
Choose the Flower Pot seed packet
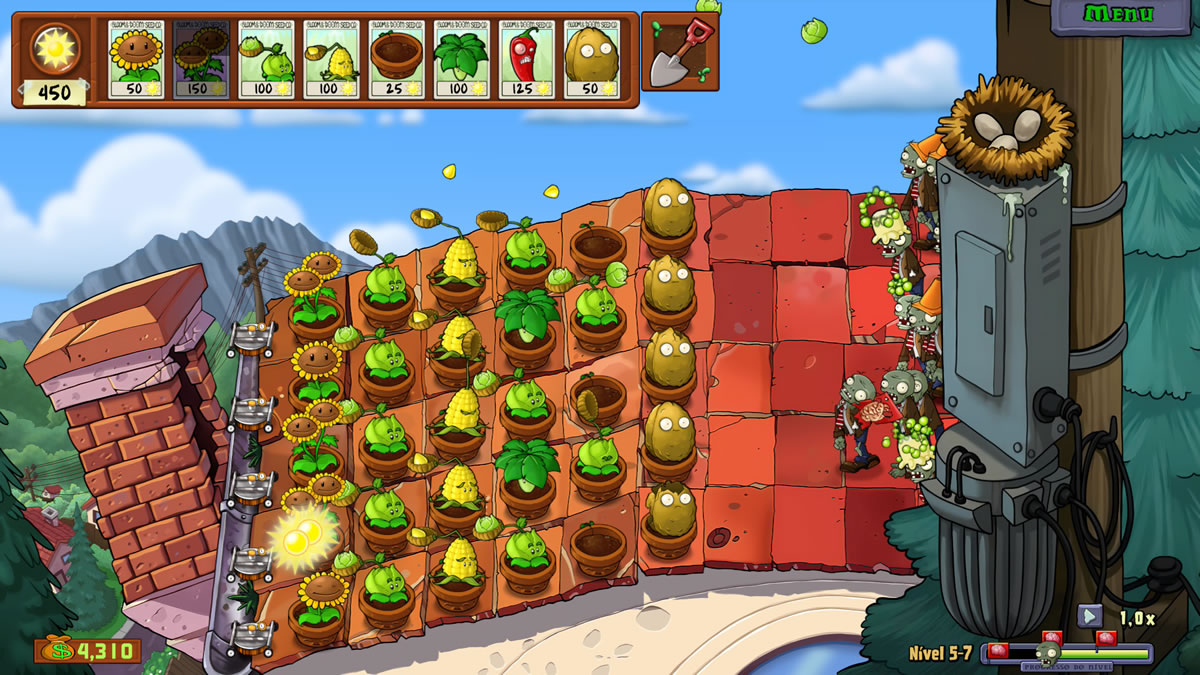pos(396,59)
